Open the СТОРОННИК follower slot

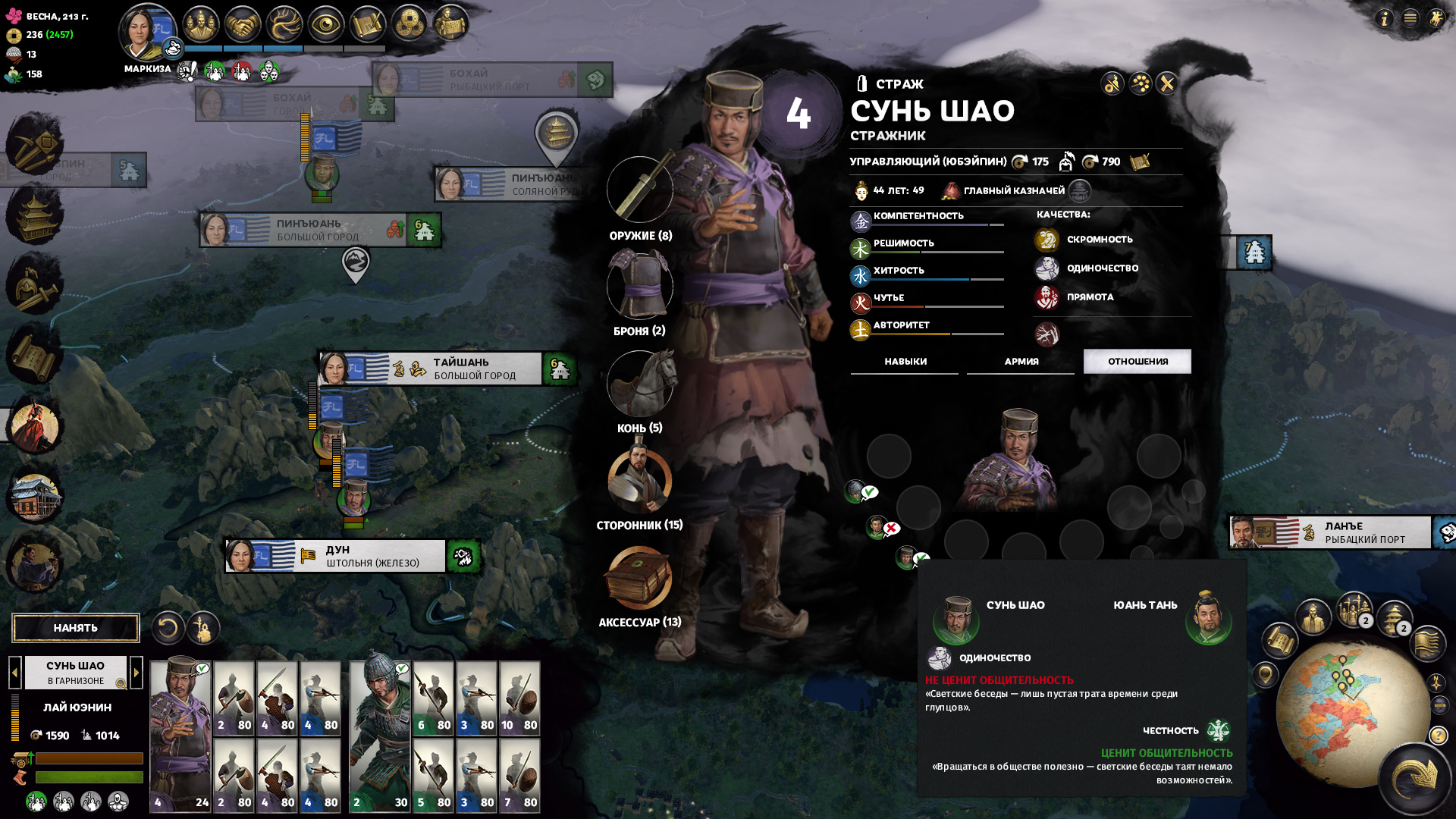pyautogui.click(x=640, y=480)
